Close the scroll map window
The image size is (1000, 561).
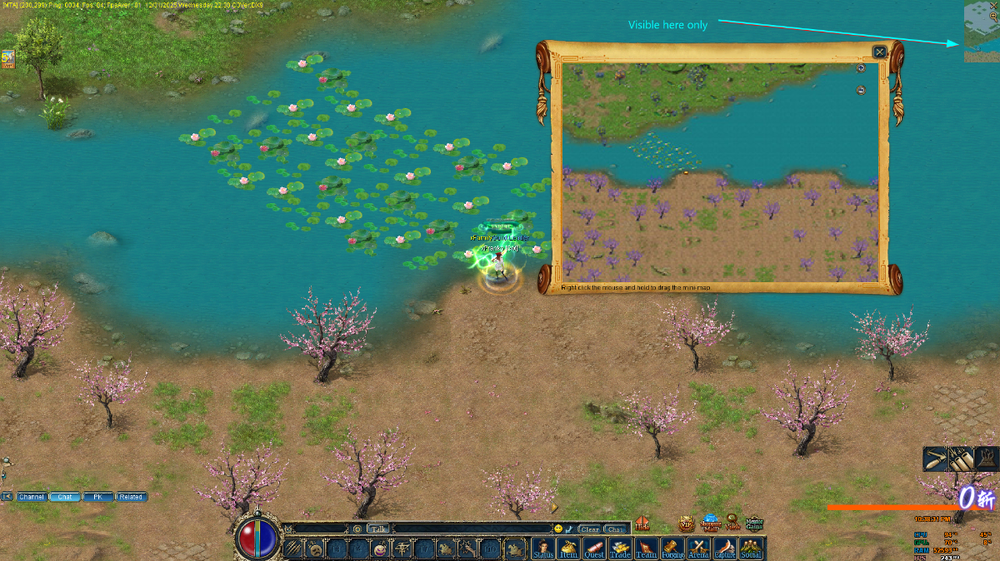click(x=879, y=52)
